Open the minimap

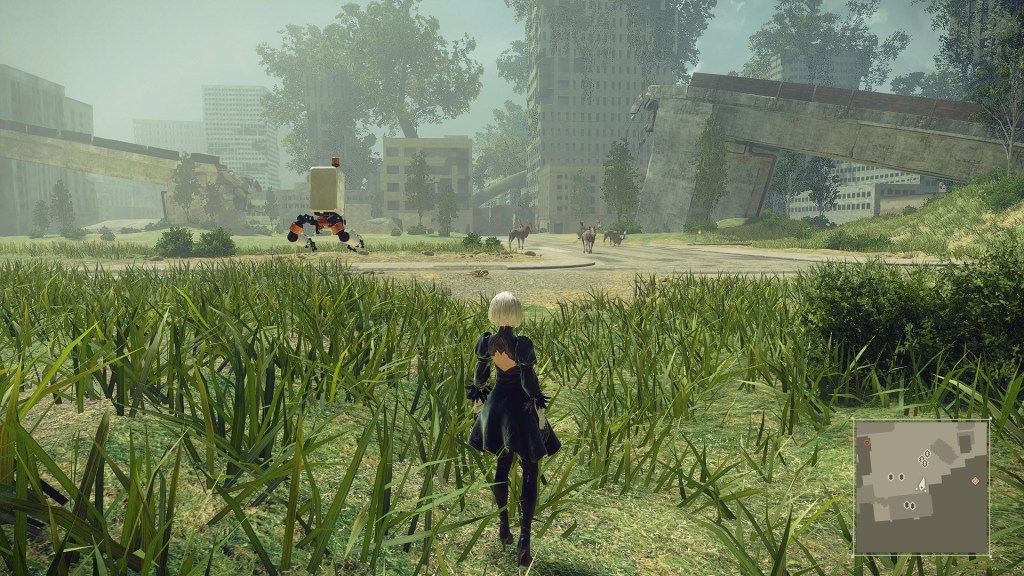921,487
